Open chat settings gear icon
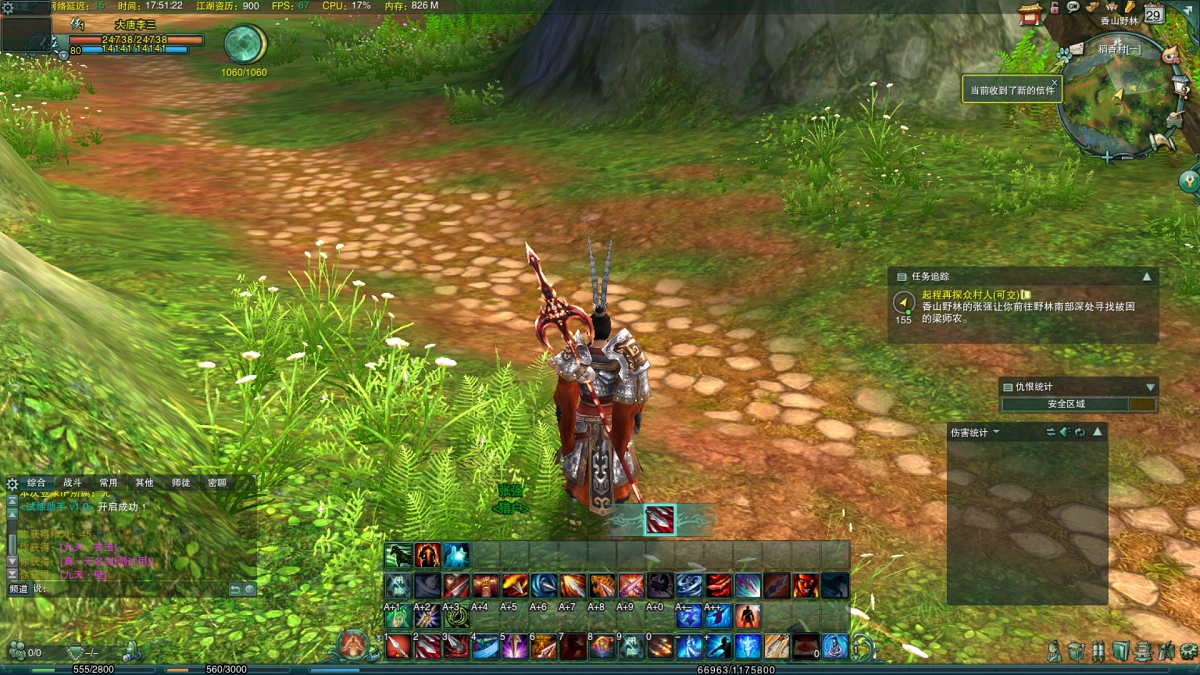1200x675 pixels. coord(12,483)
